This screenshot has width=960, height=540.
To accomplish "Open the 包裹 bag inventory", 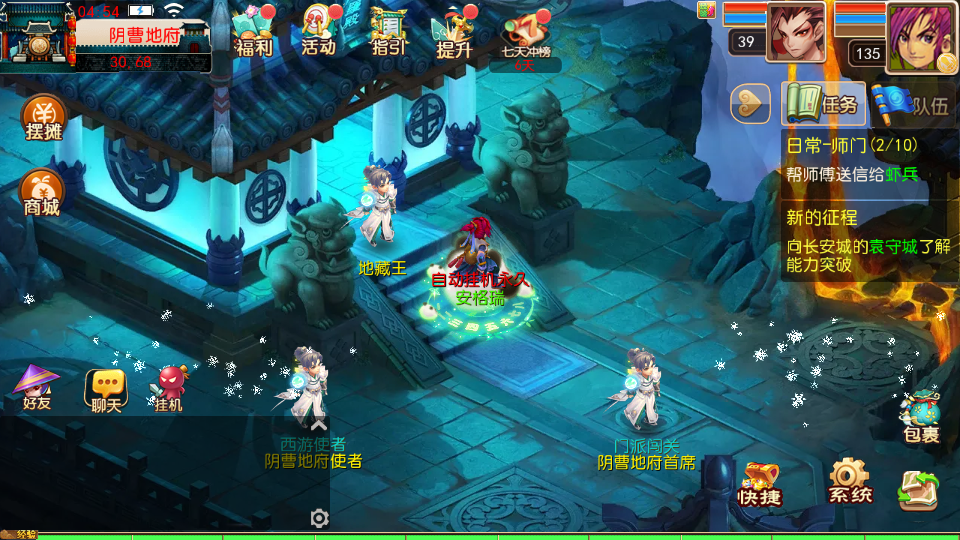I will [x=920, y=417].
